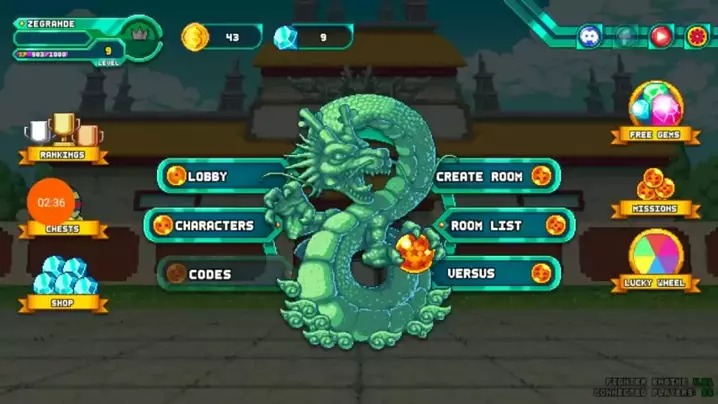Open the Rankings trophies
Screen dimensions: 718x404
point(62,136)
